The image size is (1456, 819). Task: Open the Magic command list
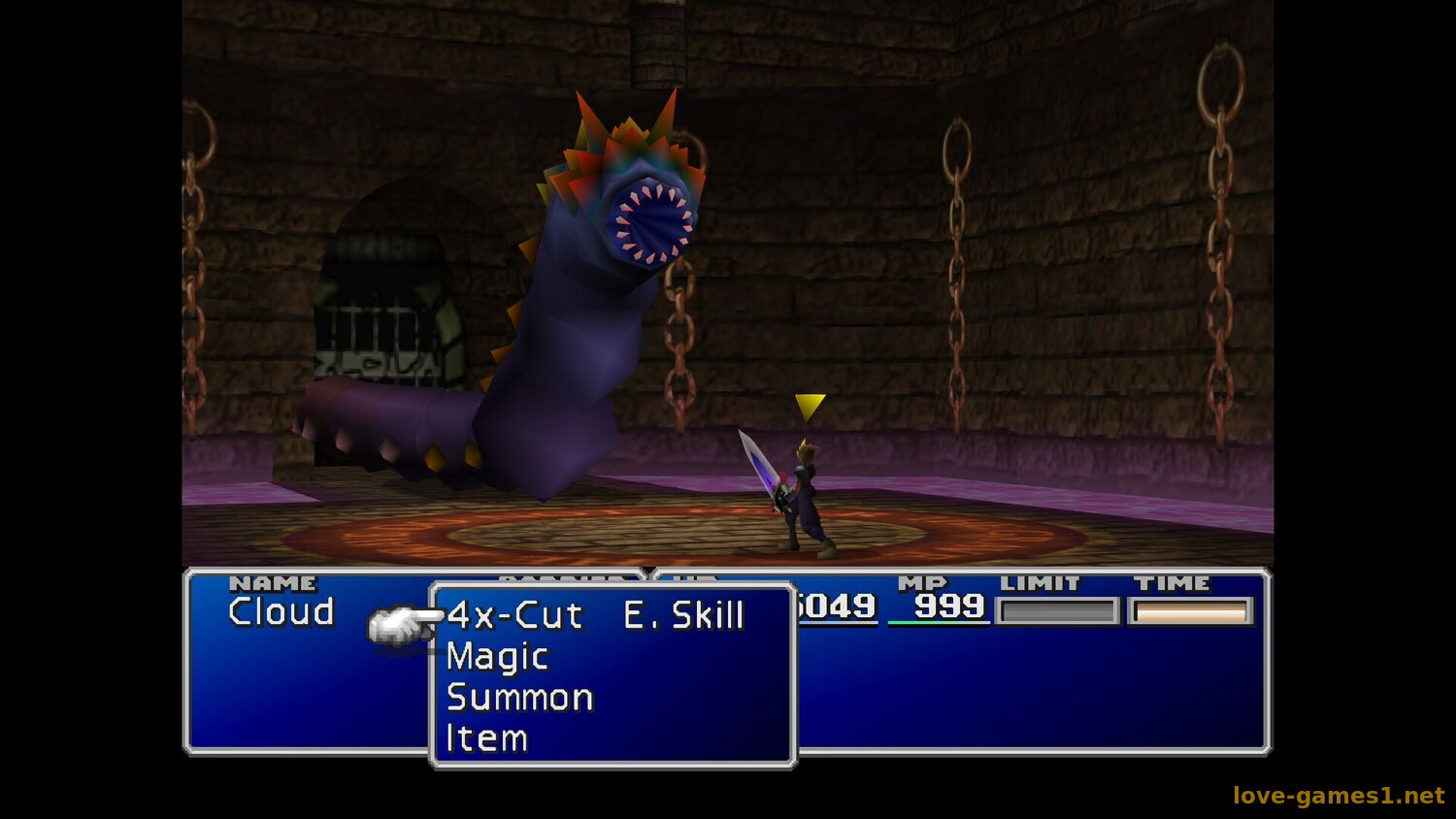pyautogui.click(x=497, y=657)
